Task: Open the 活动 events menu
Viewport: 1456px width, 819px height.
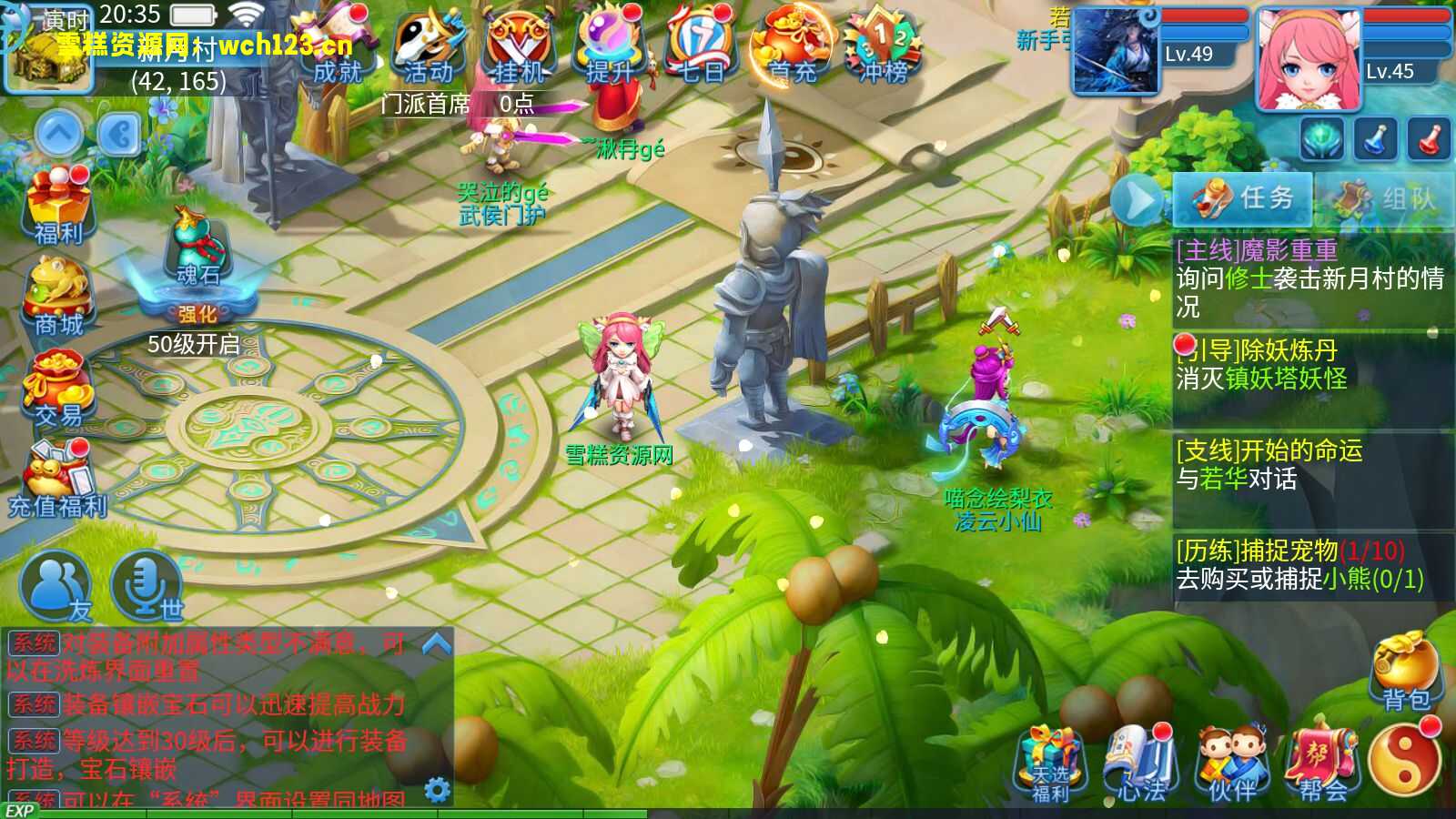Action: click(x=429, y=47)
